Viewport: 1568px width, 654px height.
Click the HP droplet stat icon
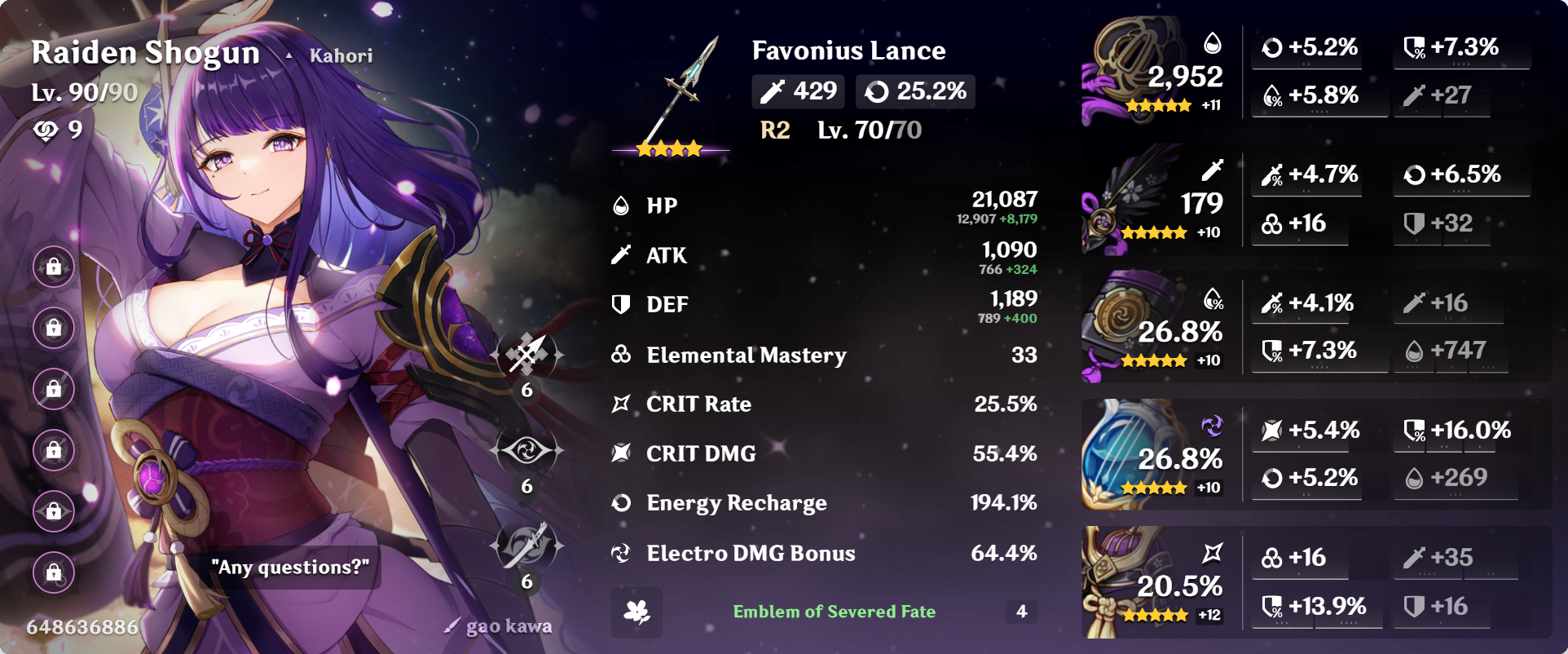tap(622, 205)
